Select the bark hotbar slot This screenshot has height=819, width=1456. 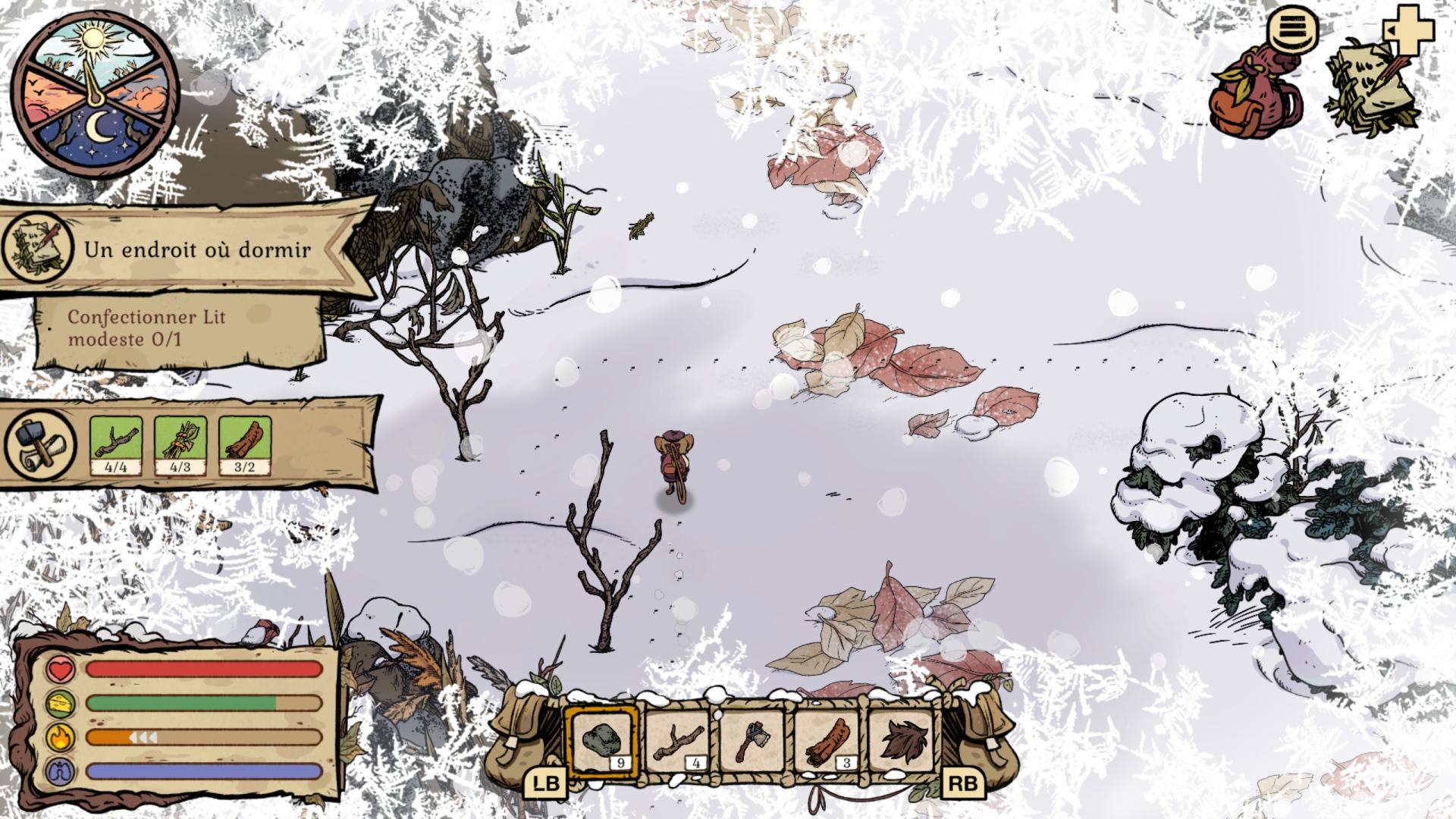point(826,741)
